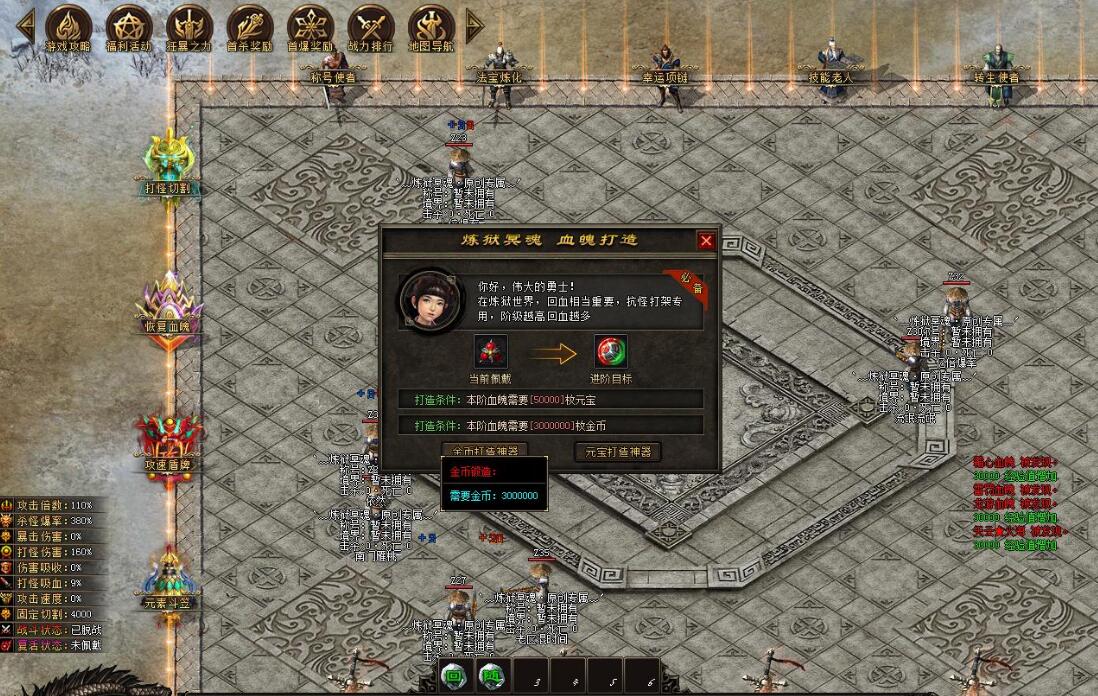The height and width of the screenshot is (696, 1098).
Task: Click the right arrow beside the top menu
Action: pos(474,26)
